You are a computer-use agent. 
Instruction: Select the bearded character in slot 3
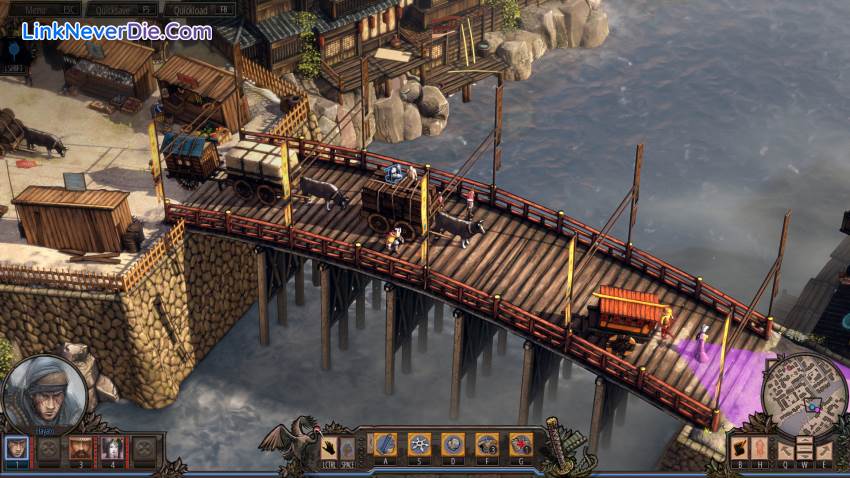(80, 448)
